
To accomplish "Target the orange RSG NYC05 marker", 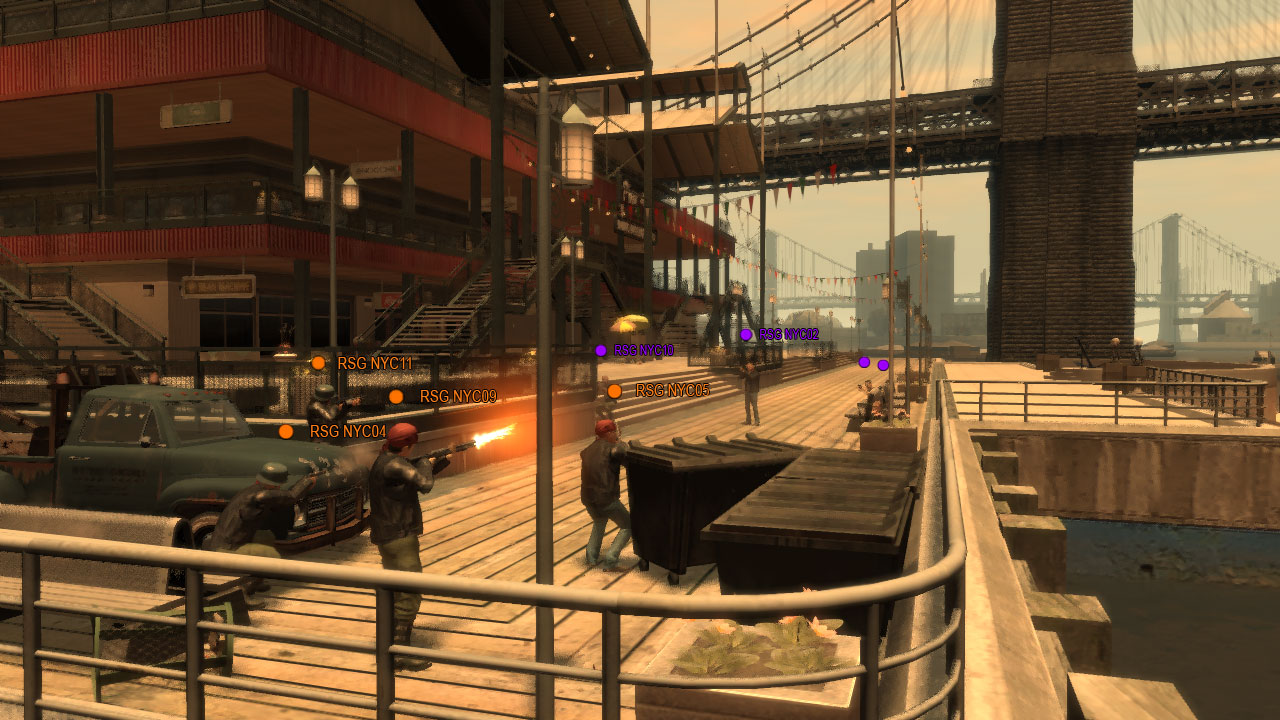I will tap(614, 391).
